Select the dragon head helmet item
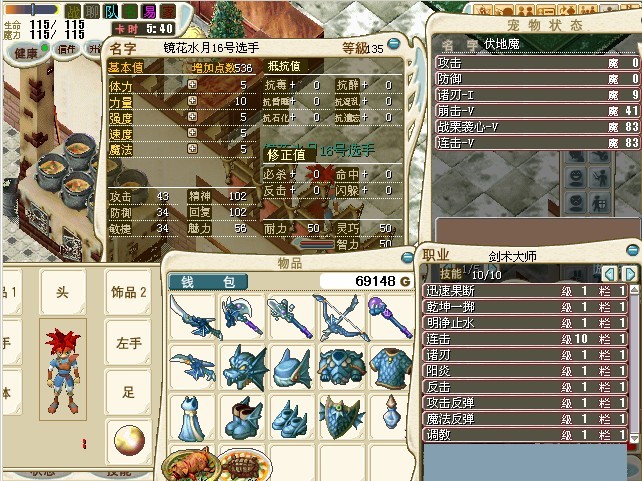This screenshot has height=481, width=642. click(x=241, y=367)
